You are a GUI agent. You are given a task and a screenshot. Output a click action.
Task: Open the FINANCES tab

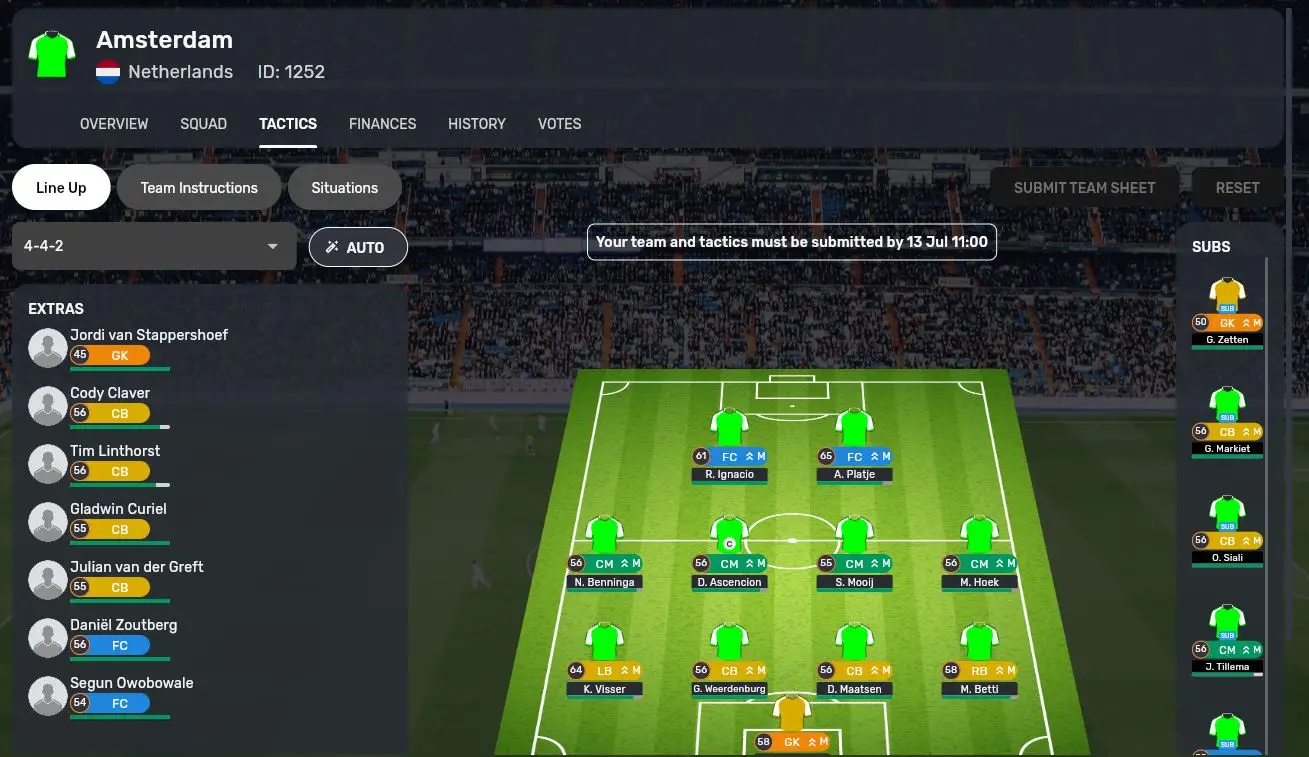pyautogui.click(x=382, y=124)
